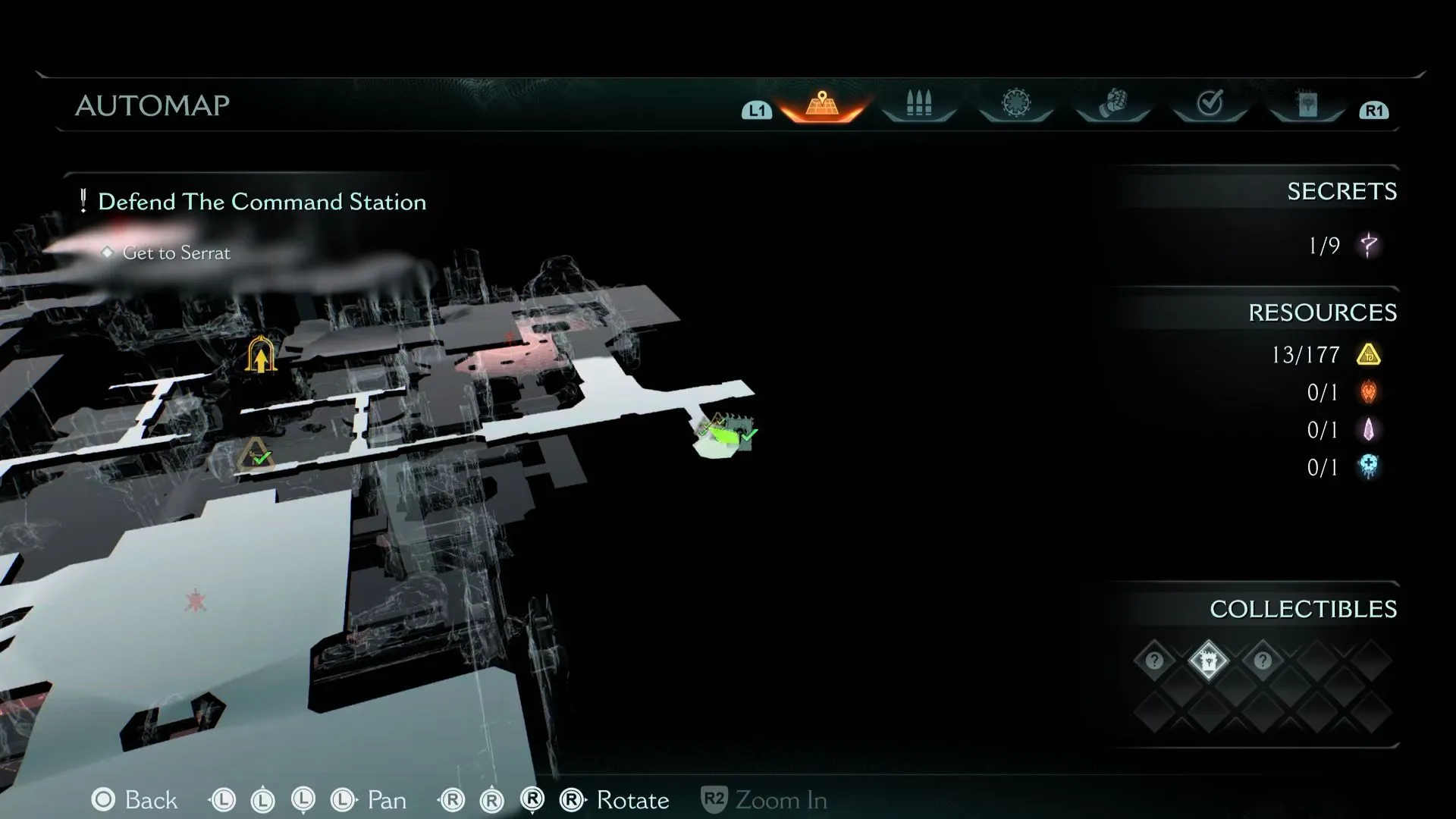Select the blue skull life sigil icon
1456x819 pixels.
pos(1368,466)
